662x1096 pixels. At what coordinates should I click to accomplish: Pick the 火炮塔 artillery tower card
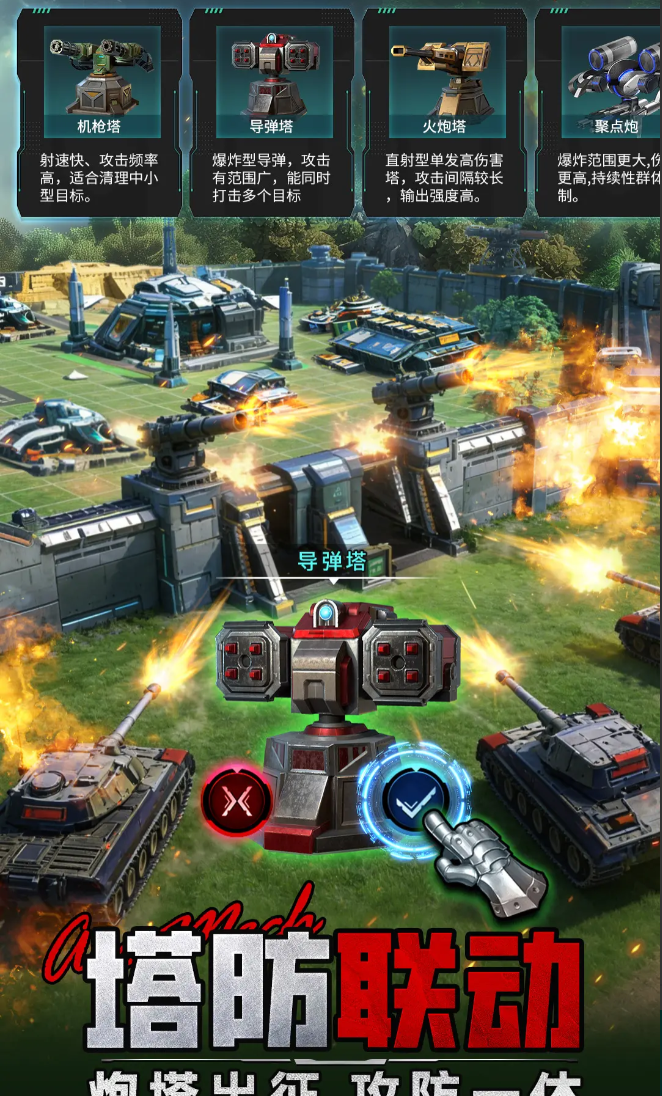click(444, 112)
